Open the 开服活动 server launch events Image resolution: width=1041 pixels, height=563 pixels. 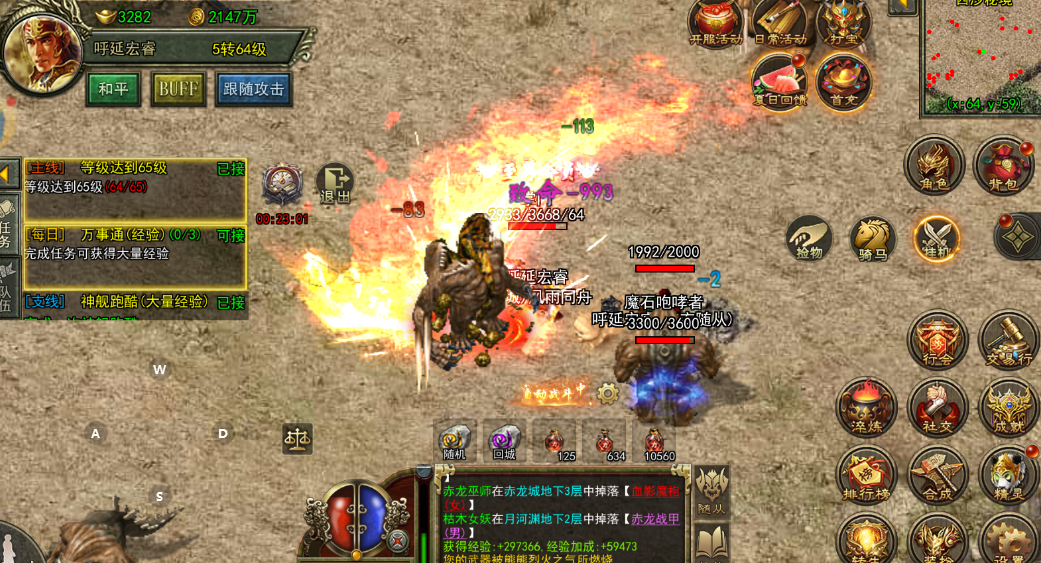click(715, 22)
